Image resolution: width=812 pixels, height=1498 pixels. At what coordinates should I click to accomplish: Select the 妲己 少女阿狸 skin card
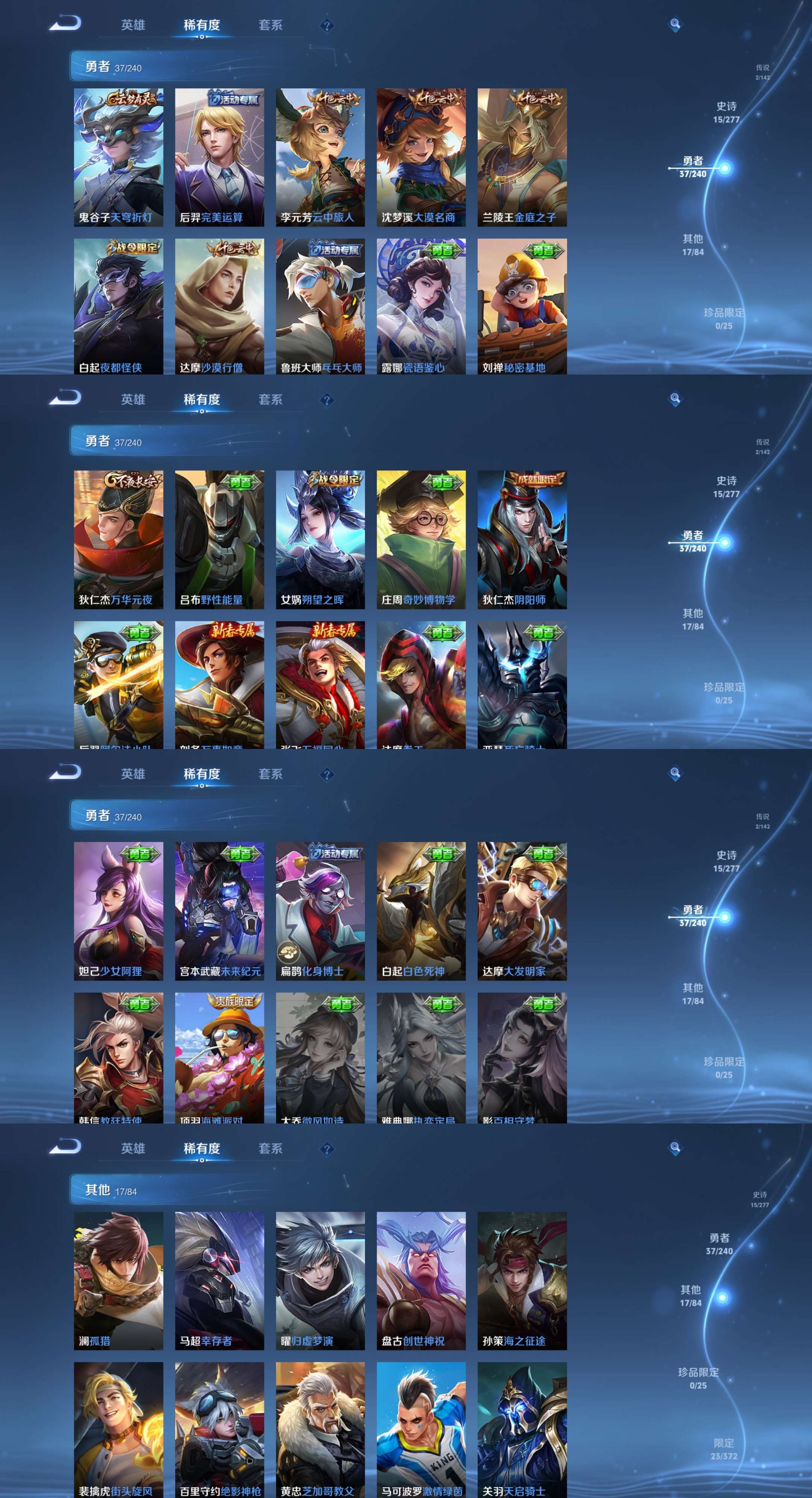118,911
